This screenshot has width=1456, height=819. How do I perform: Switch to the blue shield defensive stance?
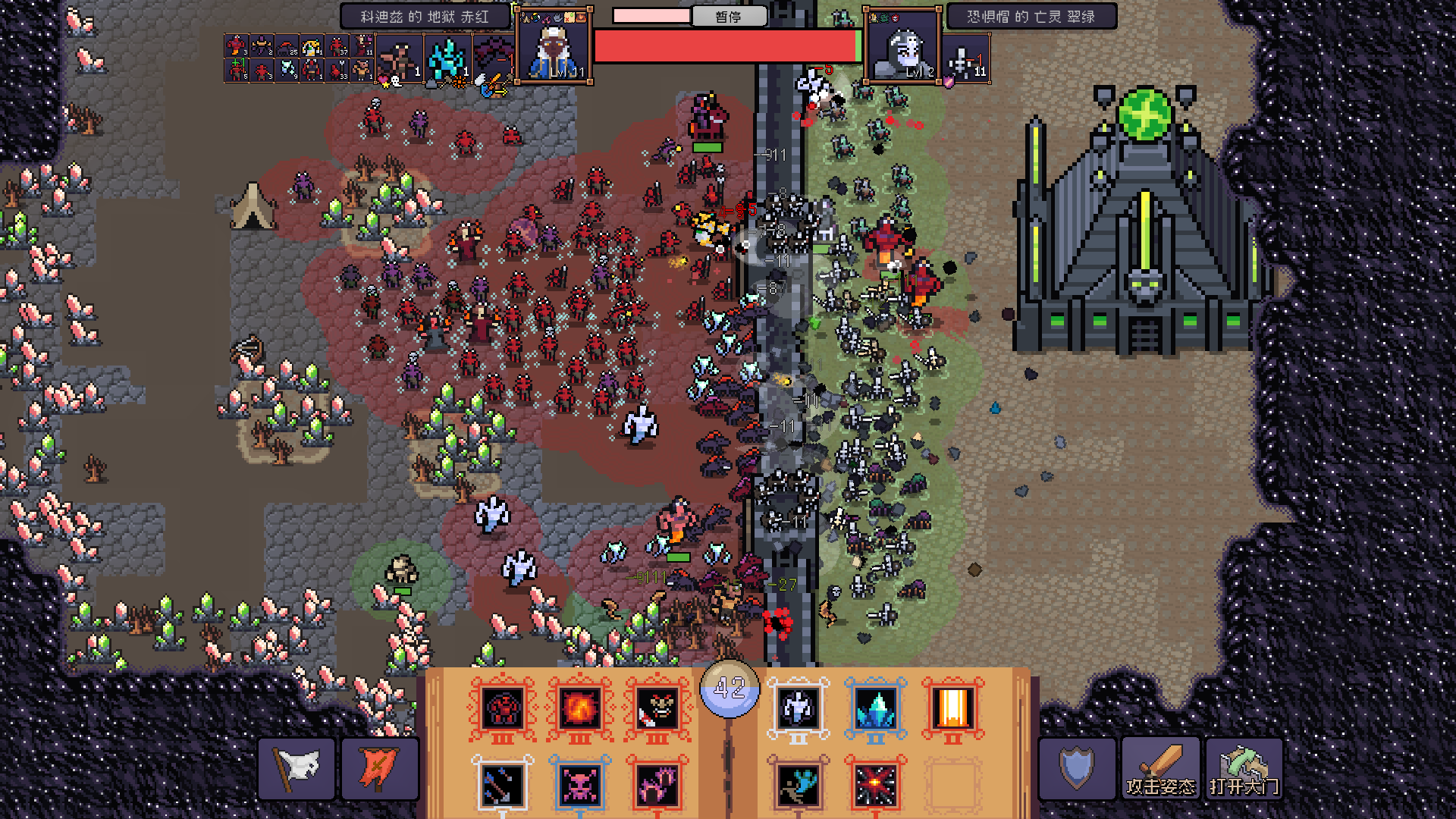pyautogui.click(x=1077, y=769)
